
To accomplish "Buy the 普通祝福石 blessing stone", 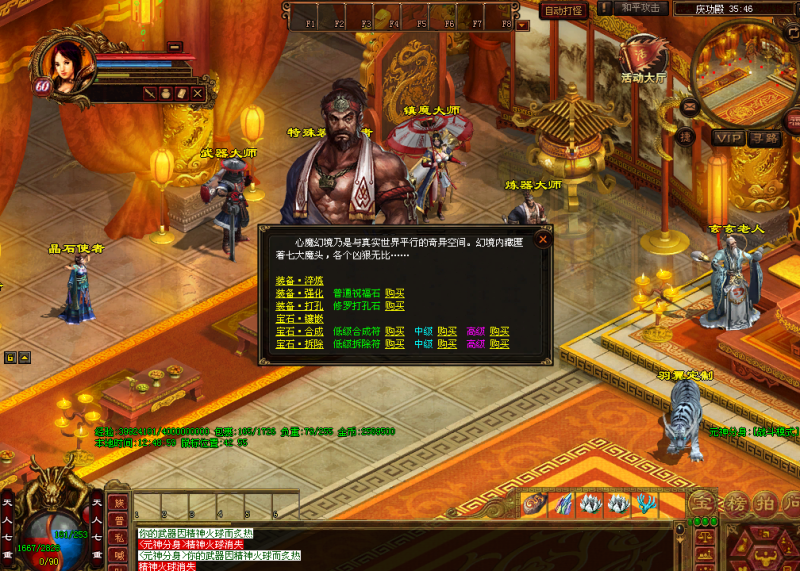I will [x=395, y=294].
